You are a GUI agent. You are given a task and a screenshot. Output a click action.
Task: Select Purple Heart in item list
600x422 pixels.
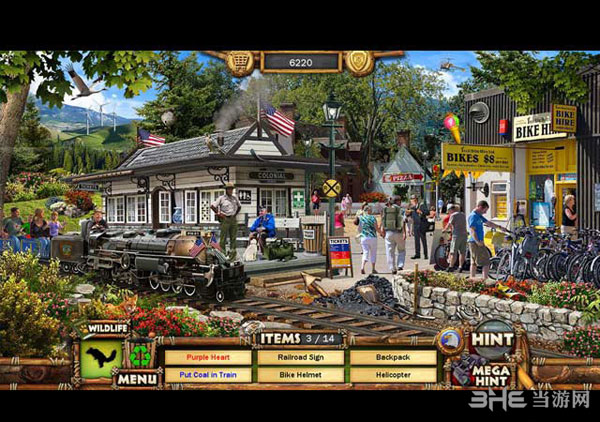pyautogui.click(x=208, y=357)
